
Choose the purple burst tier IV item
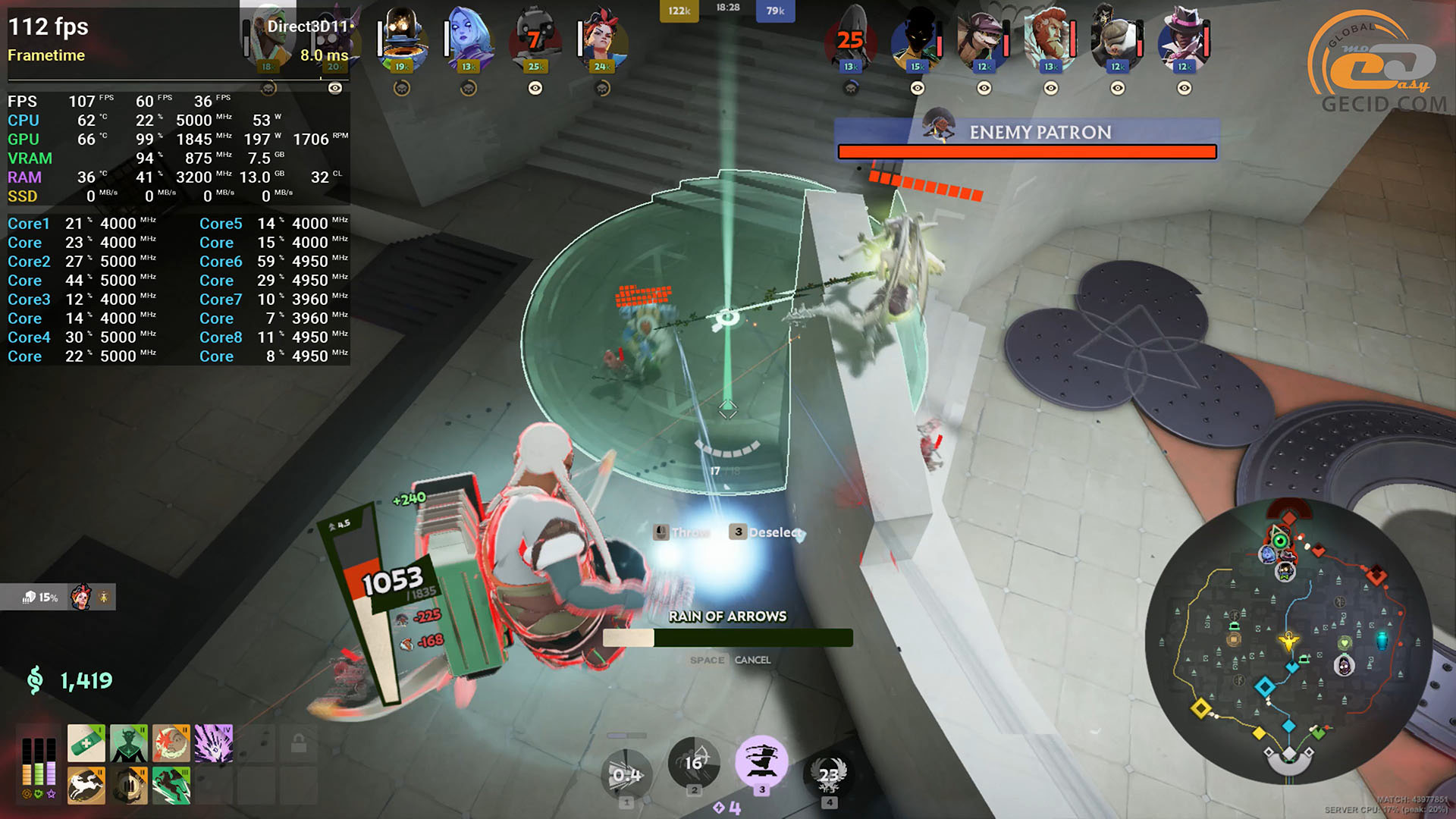point(214,743)
